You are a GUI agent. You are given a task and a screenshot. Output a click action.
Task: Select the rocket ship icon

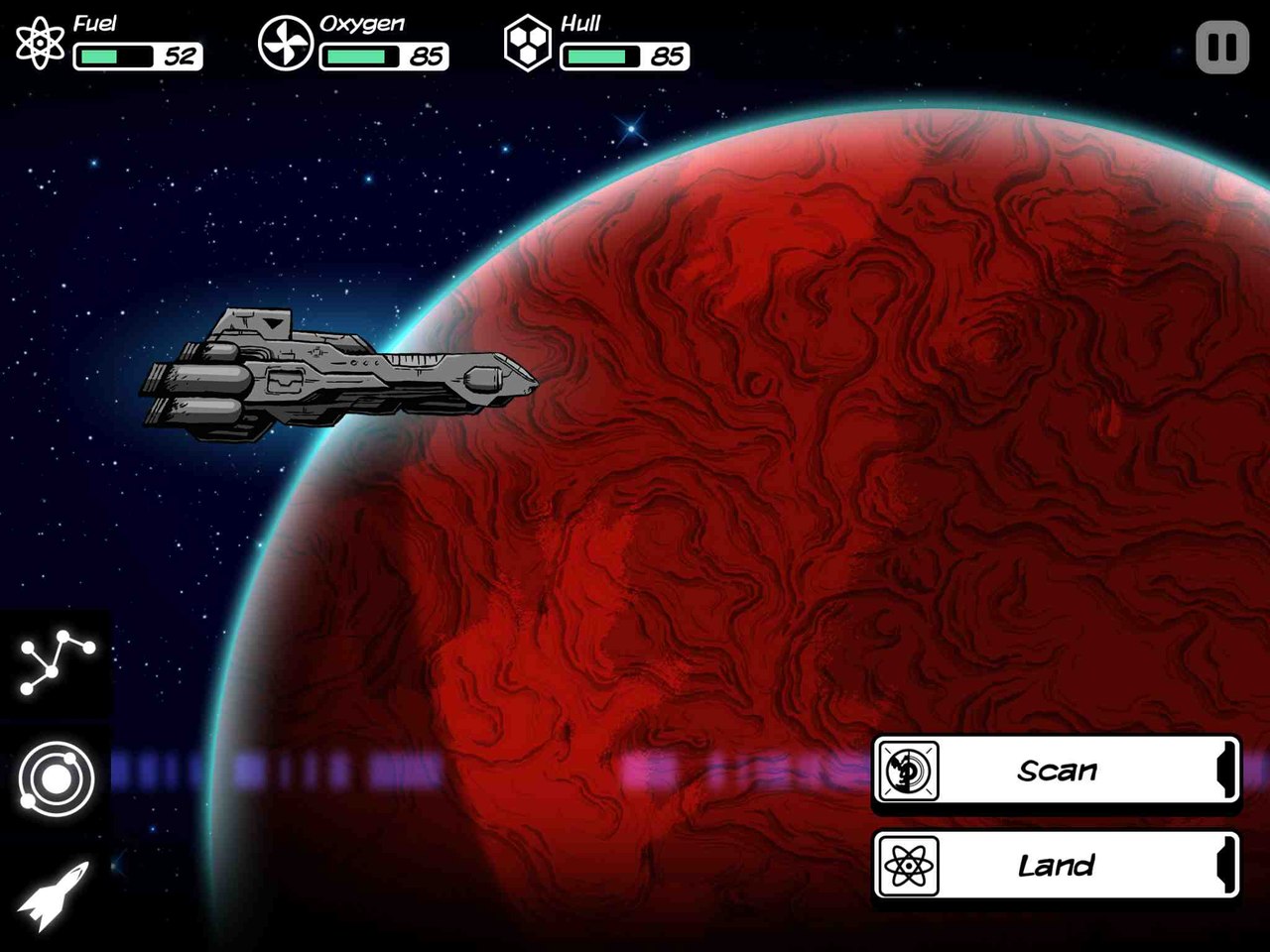[x=55, y=893]
